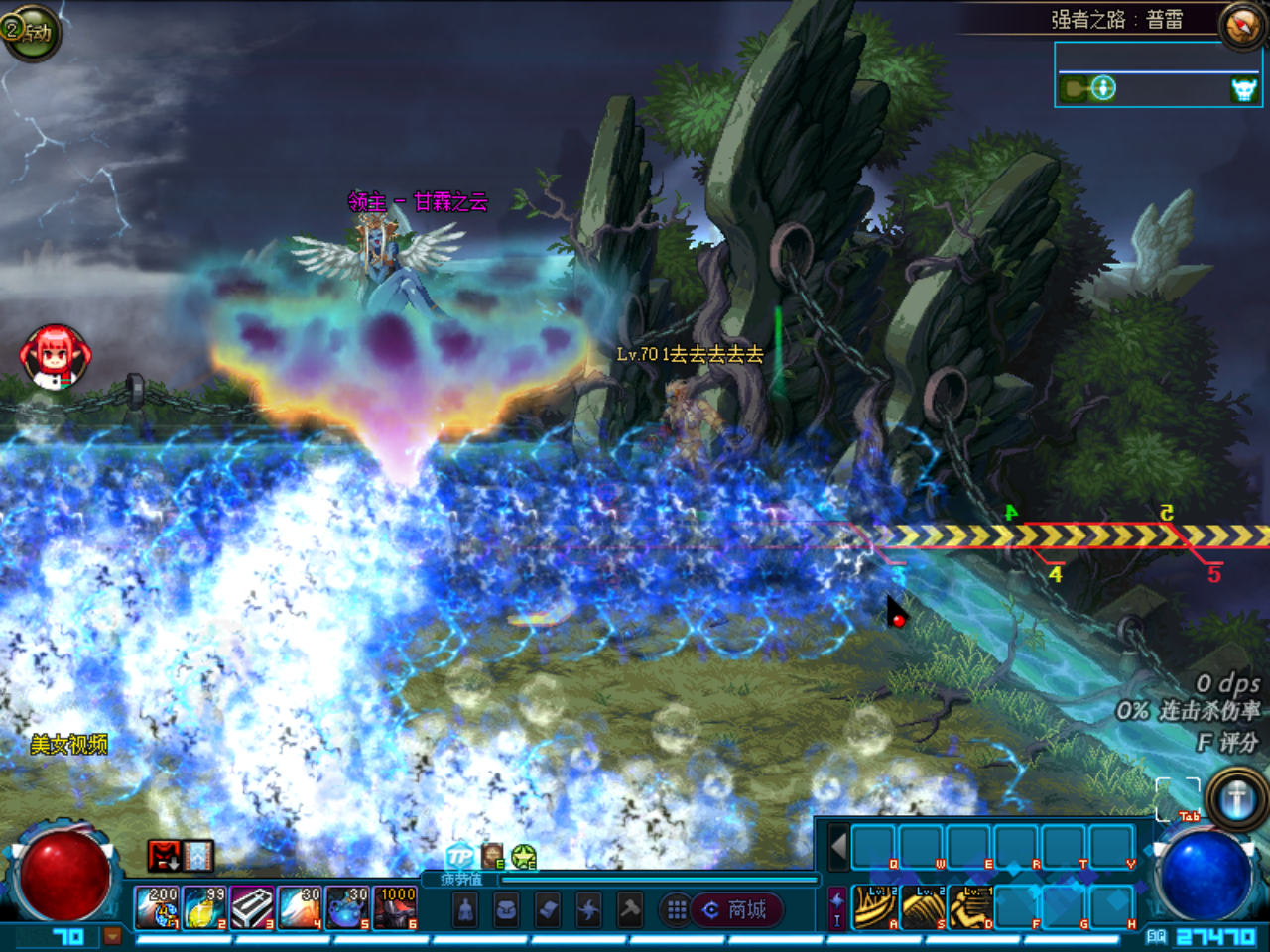Image resolution: width=1270 pixels, height=952 pixels.
Task: Click the TP icon above the fatigue bar
Action: tap(459, 856)
